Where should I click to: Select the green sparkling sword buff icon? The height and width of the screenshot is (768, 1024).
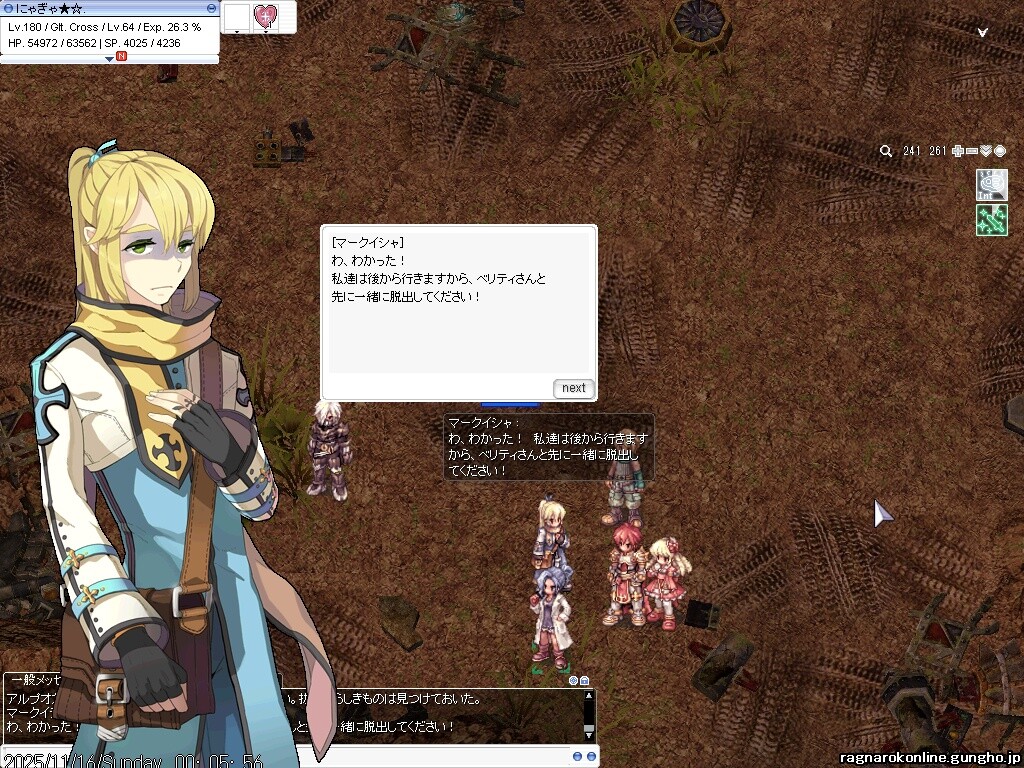991,220
